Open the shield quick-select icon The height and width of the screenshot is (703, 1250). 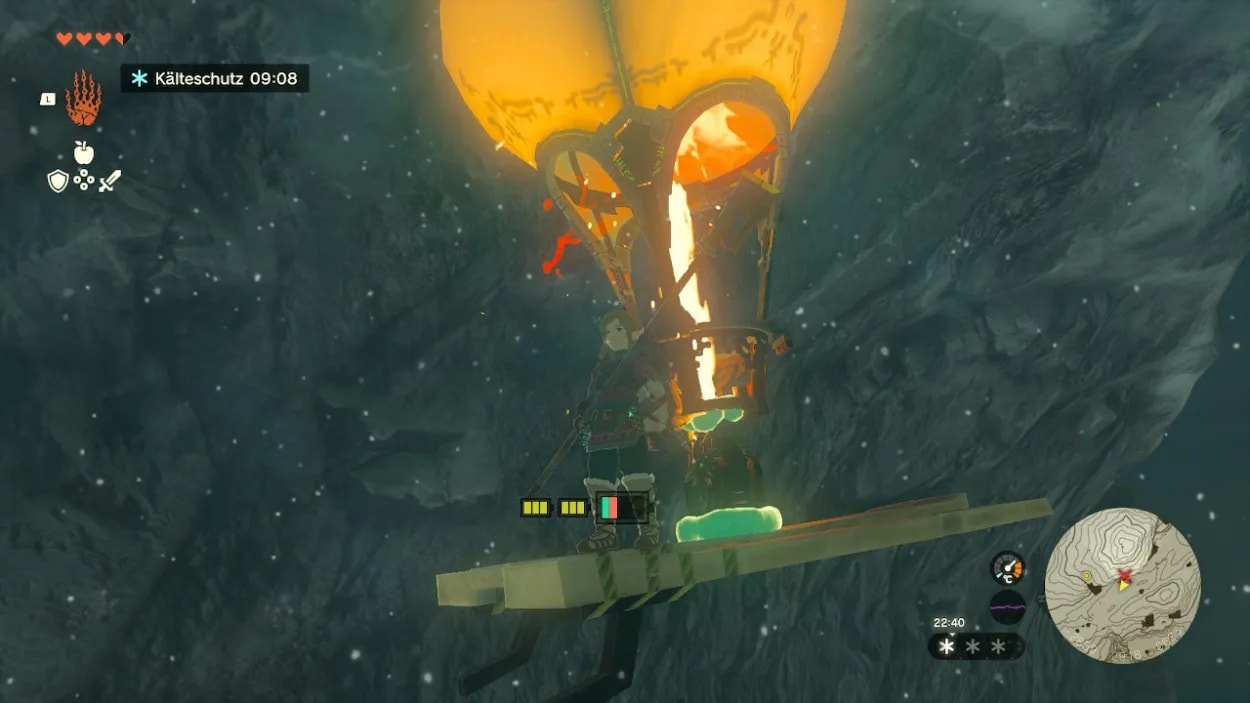click(x=58, y=181)
